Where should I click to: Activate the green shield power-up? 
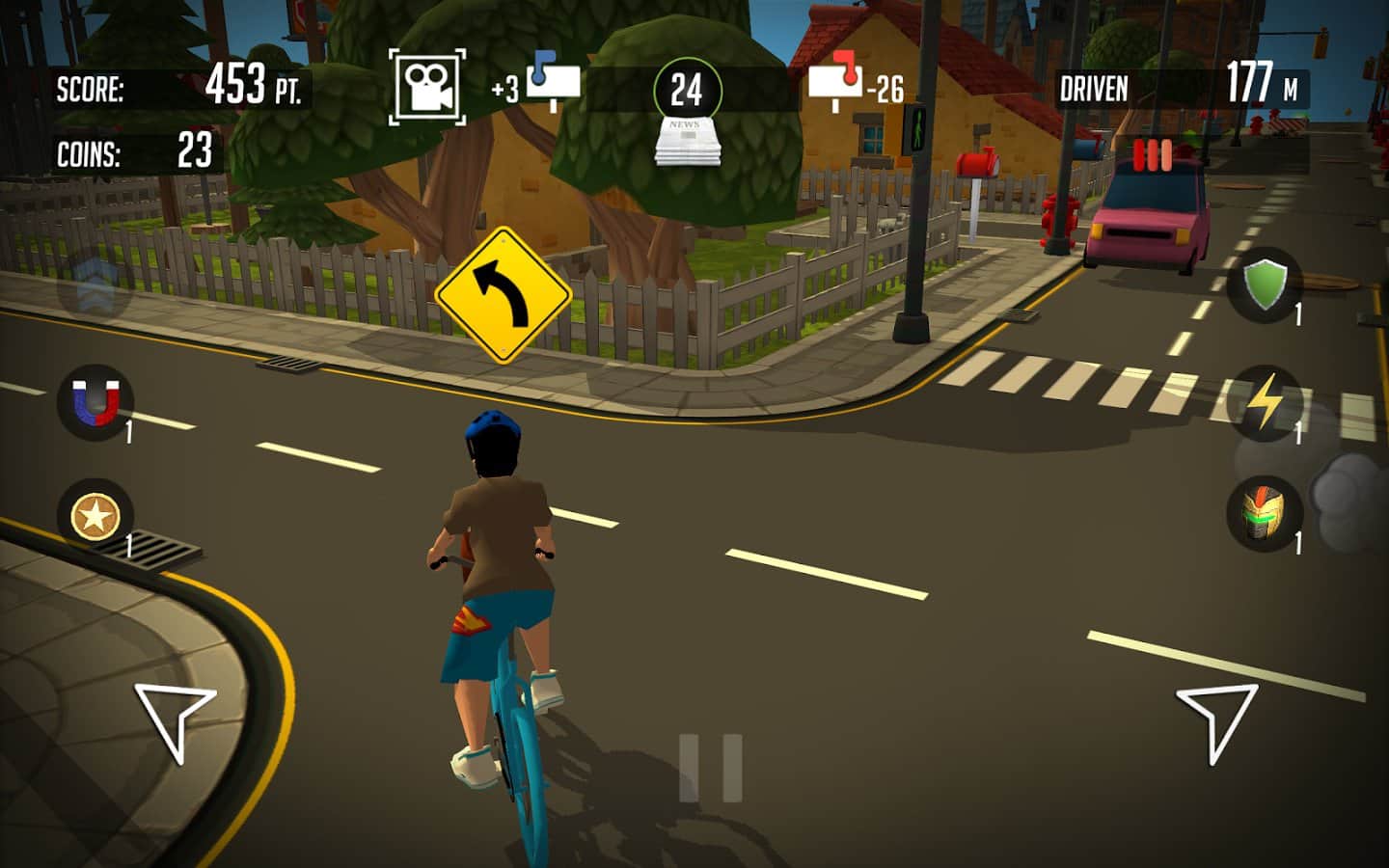click(x=1265, y=285)
